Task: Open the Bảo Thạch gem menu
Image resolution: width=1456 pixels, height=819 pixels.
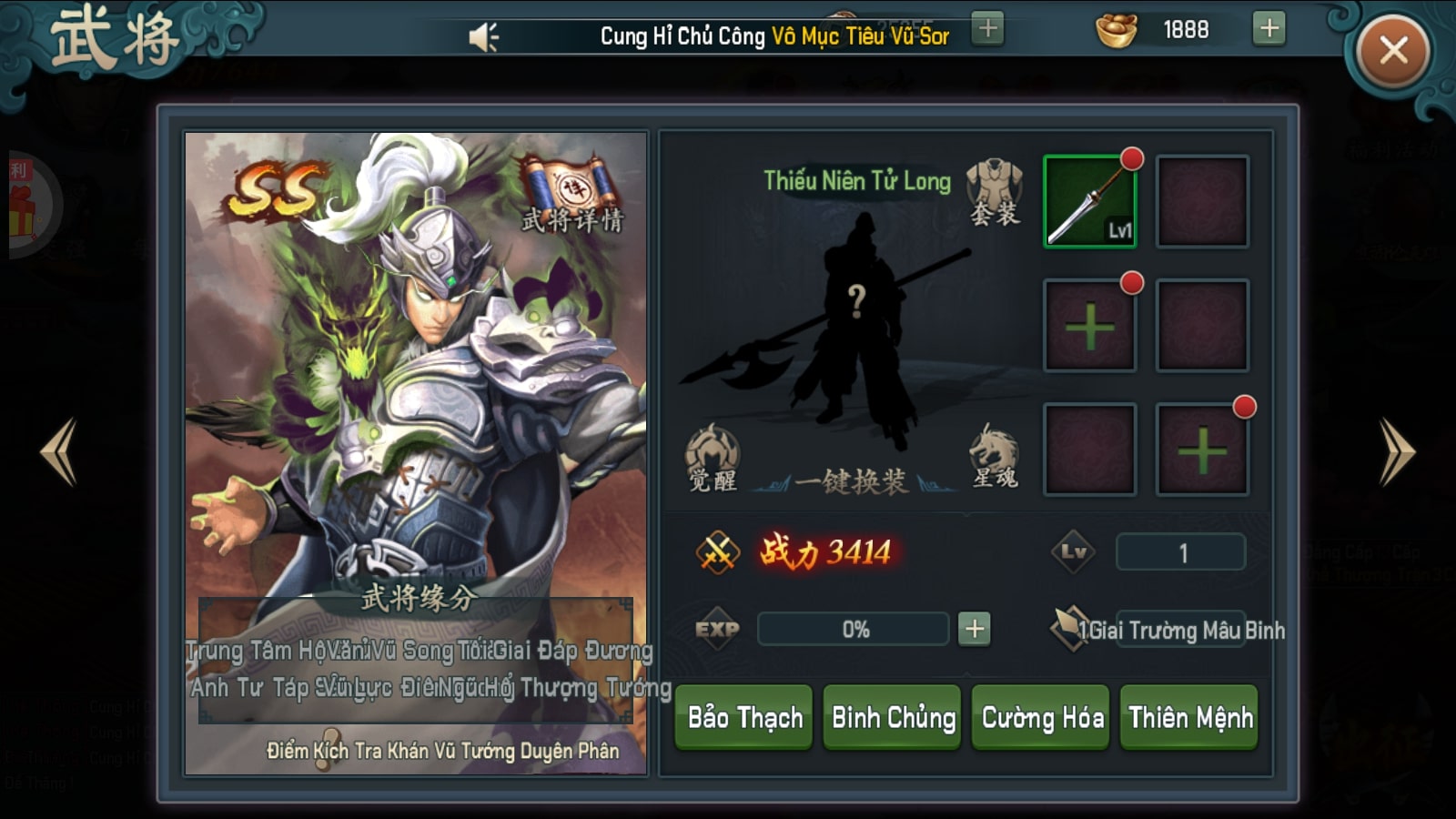Action: (744, 718)
